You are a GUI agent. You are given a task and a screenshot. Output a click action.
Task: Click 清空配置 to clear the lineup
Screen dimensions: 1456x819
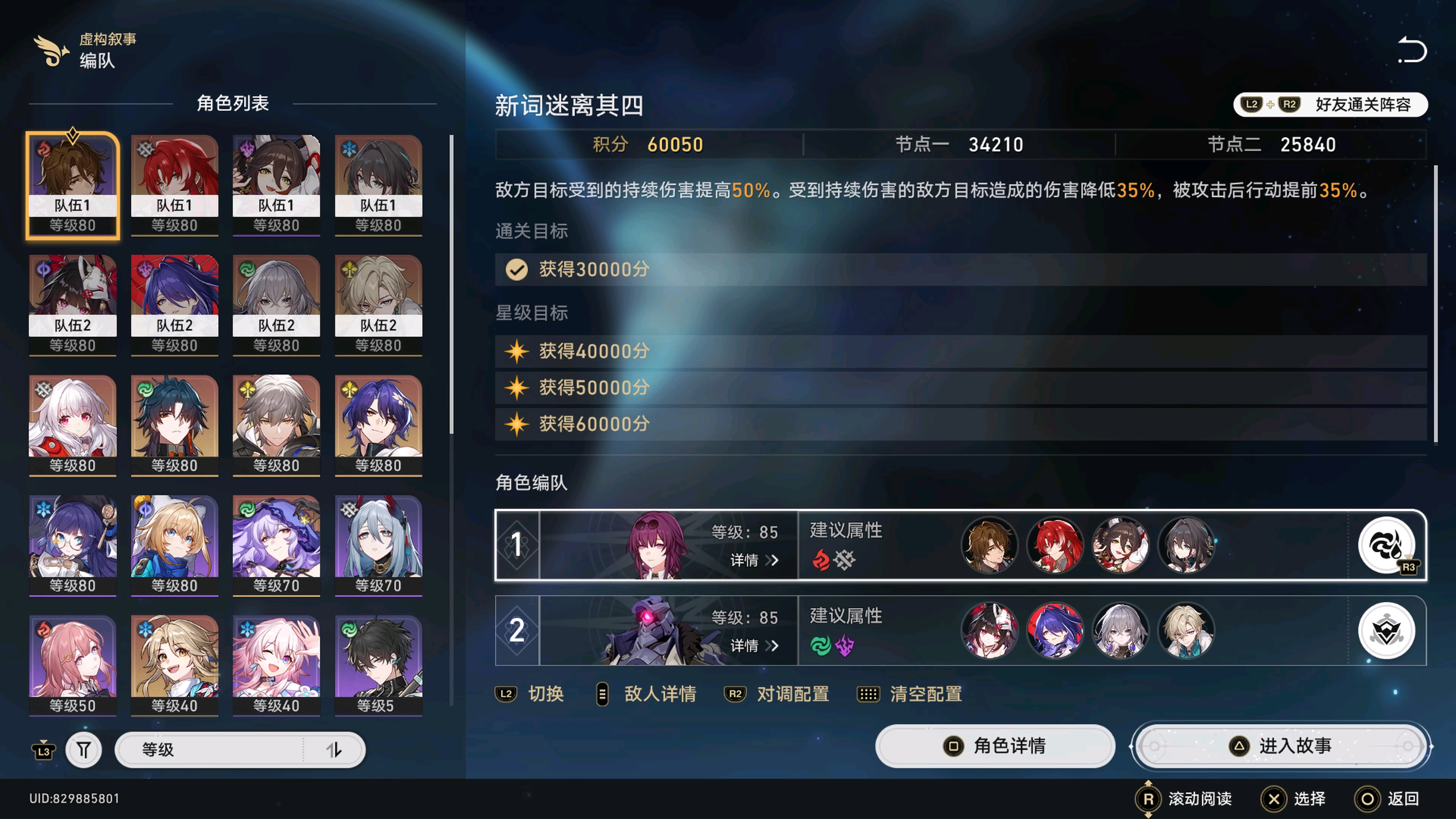pyautogui.click(x=910, y=694)
